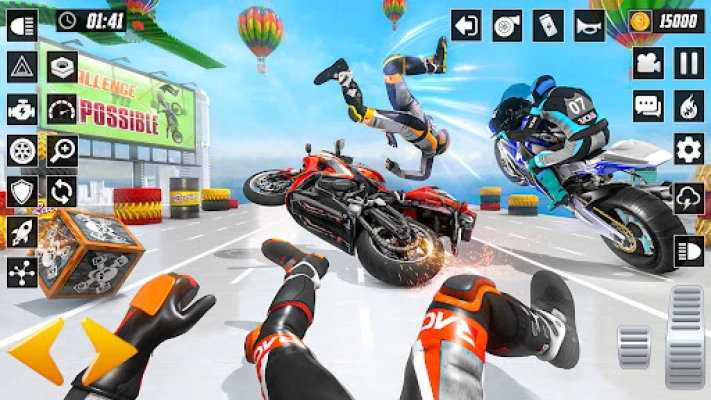Open the gear settings icon
This screenshot has height=400, width=711.
click(x=688, y=148)
